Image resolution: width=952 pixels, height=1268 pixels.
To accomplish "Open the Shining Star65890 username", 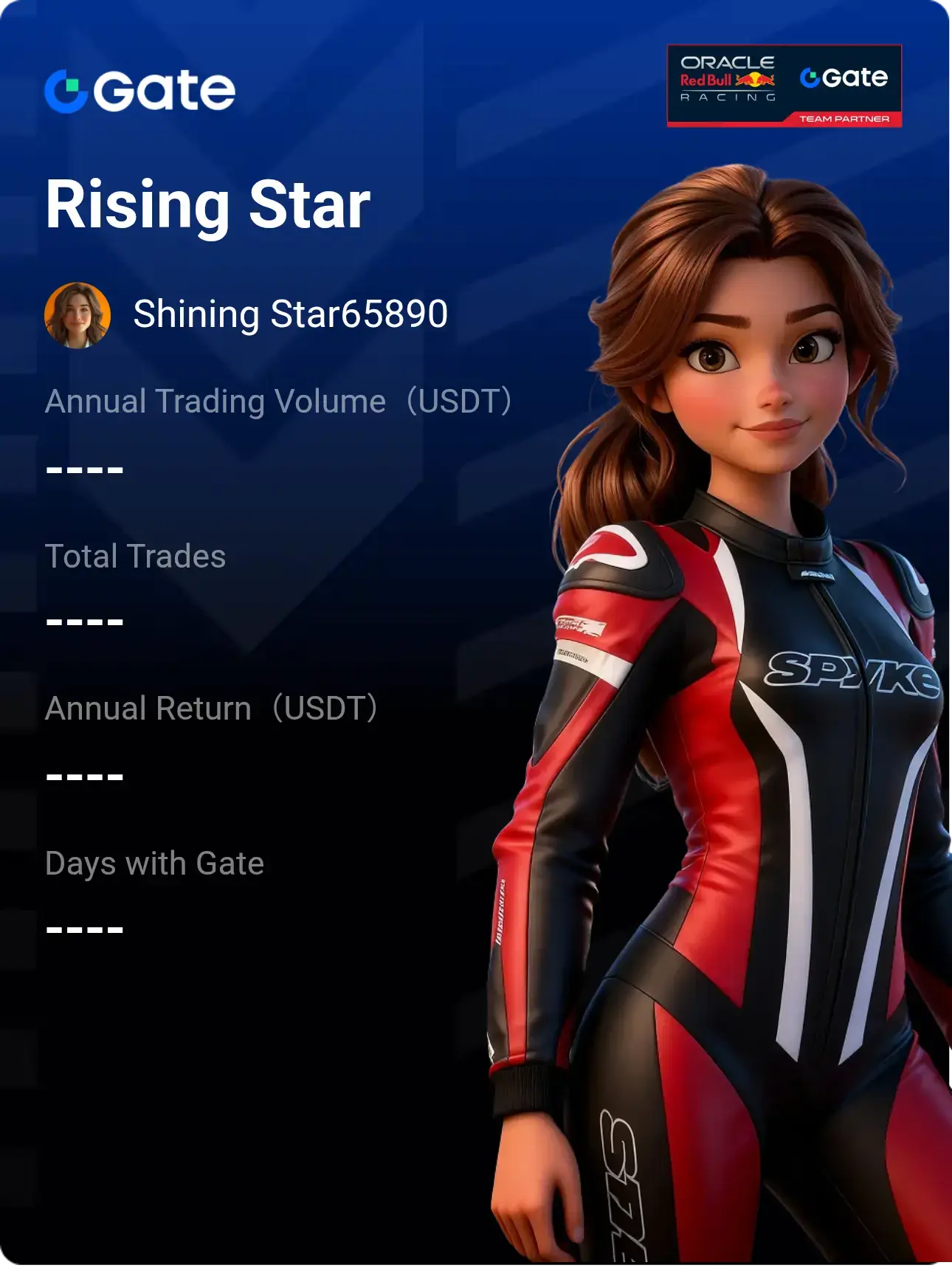I will tap(290, 314).
